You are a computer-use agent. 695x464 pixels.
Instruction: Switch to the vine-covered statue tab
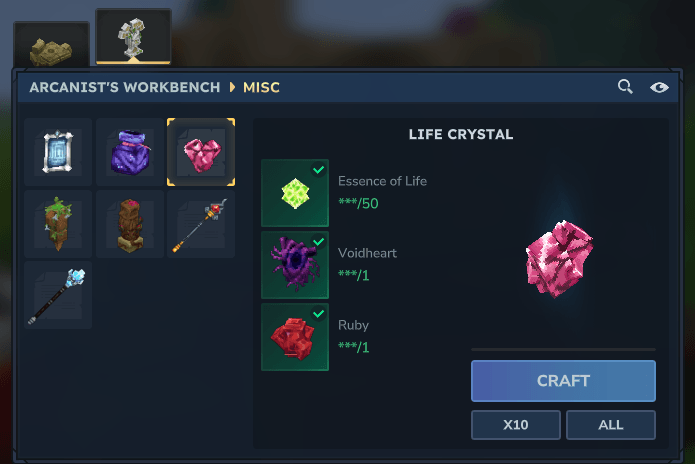[133, 40]
